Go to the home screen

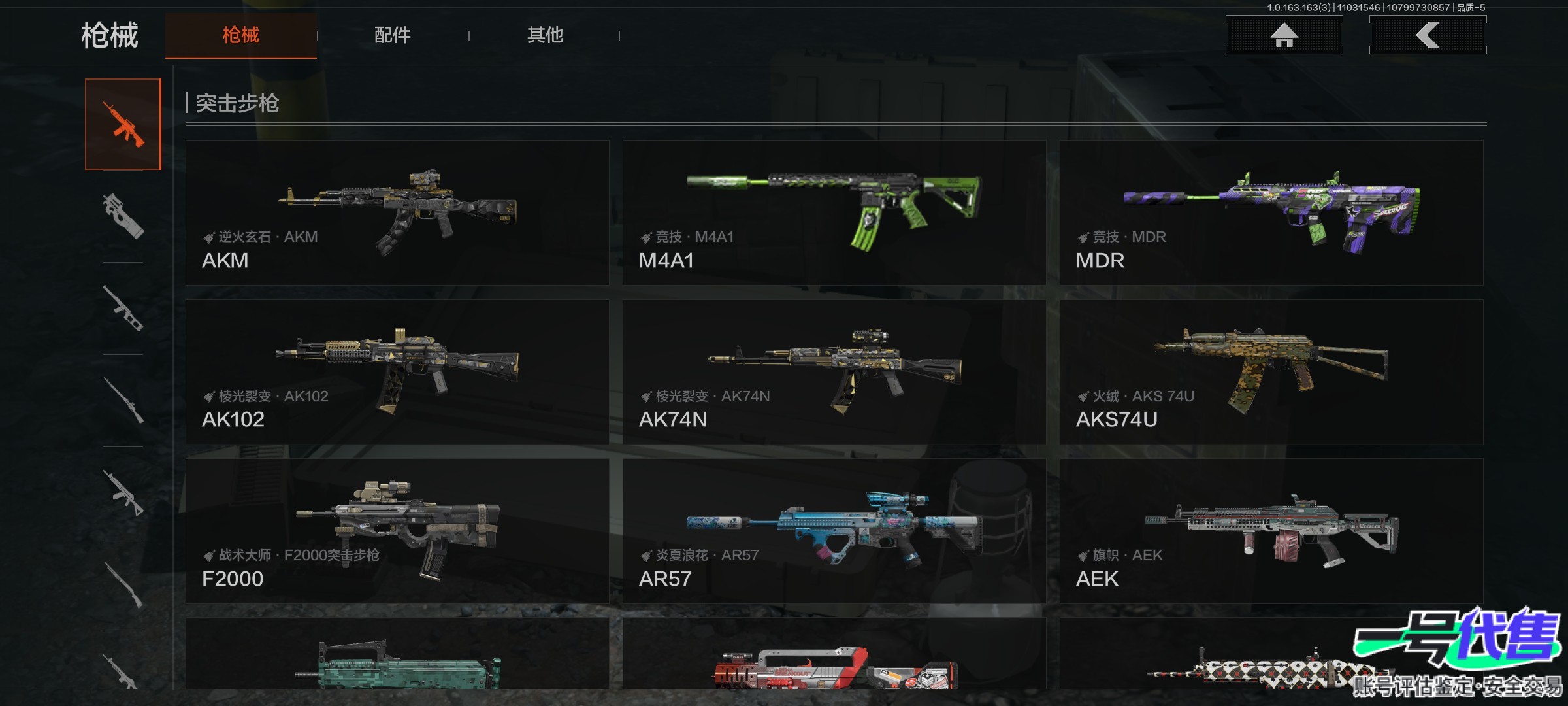[1284, 35]
